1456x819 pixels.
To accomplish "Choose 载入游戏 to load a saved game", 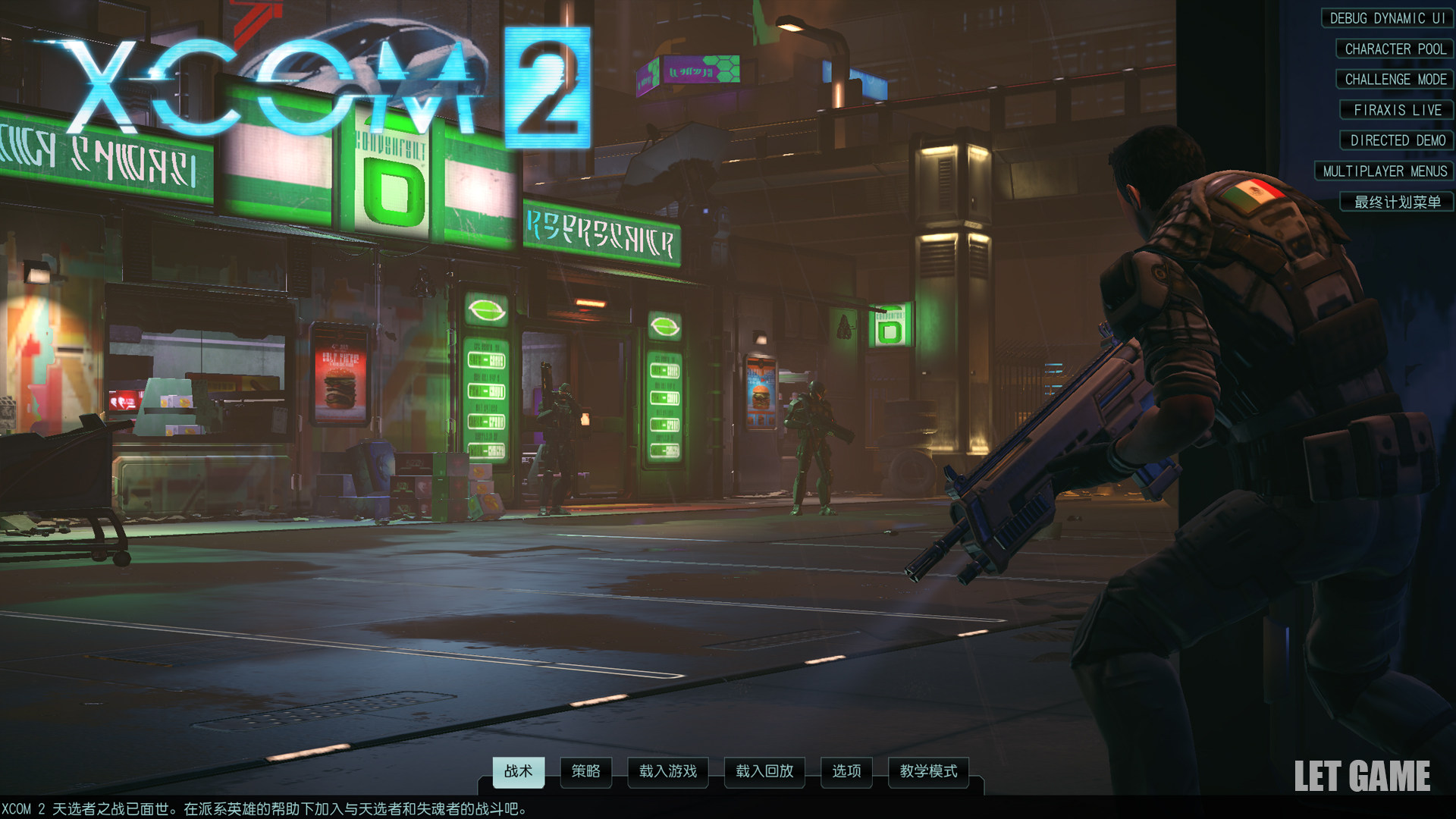I will point(667,772).
